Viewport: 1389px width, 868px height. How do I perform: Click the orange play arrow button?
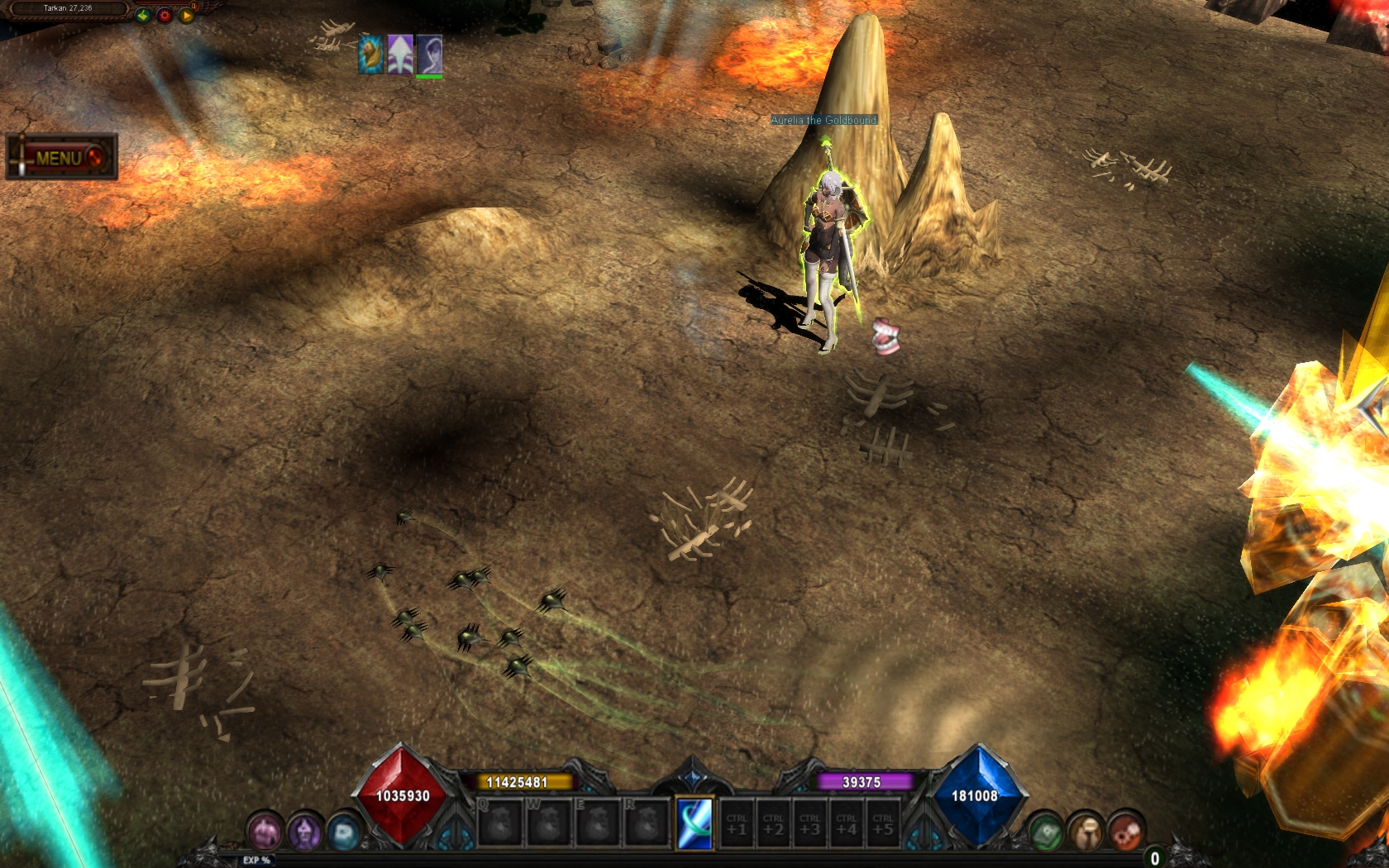tap(187, 15)
